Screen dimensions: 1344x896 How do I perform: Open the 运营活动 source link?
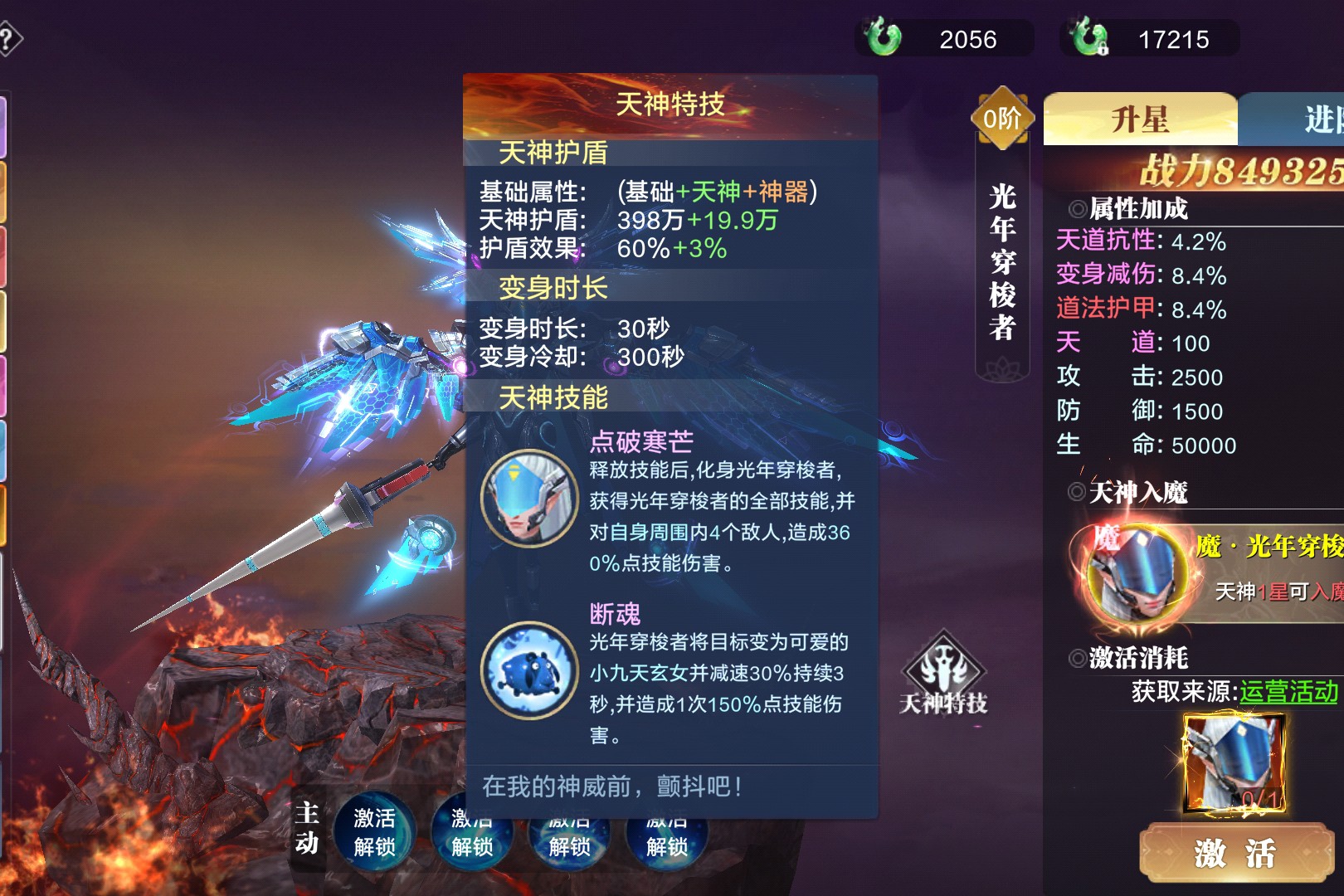1288,691
